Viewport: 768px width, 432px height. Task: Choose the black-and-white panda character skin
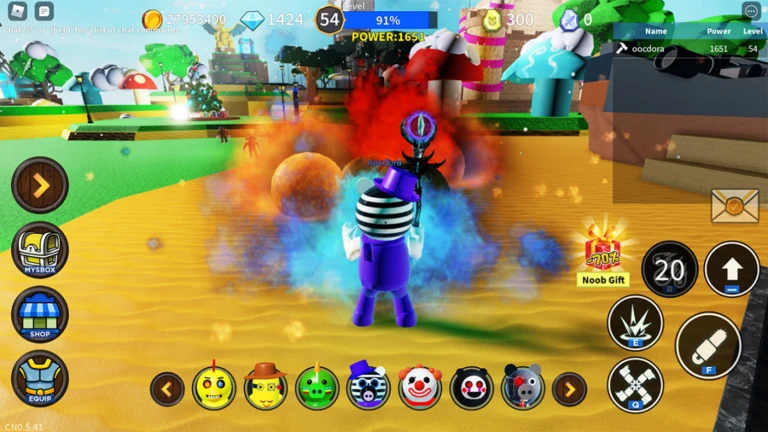tap(471, 387)
